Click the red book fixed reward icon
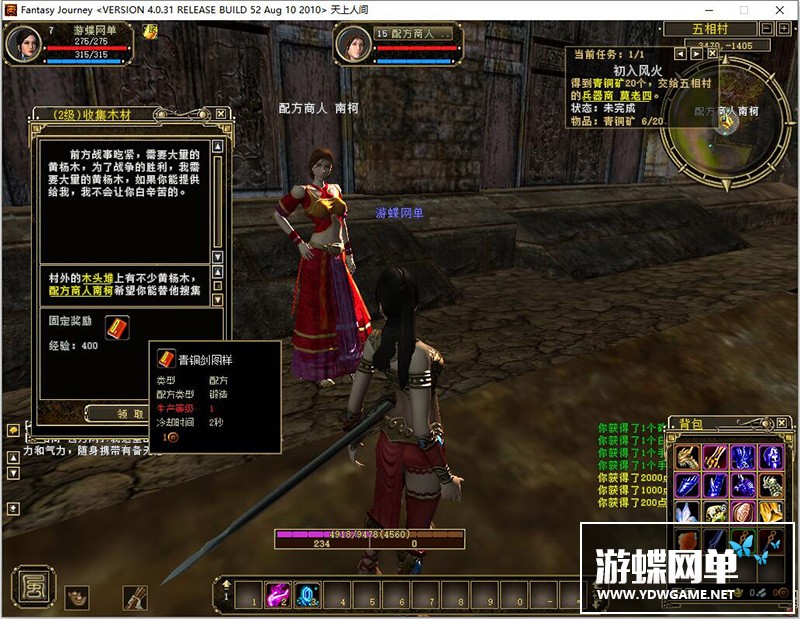Image resolution: width=800 pixels, height=619 pixels. (117, 326)
